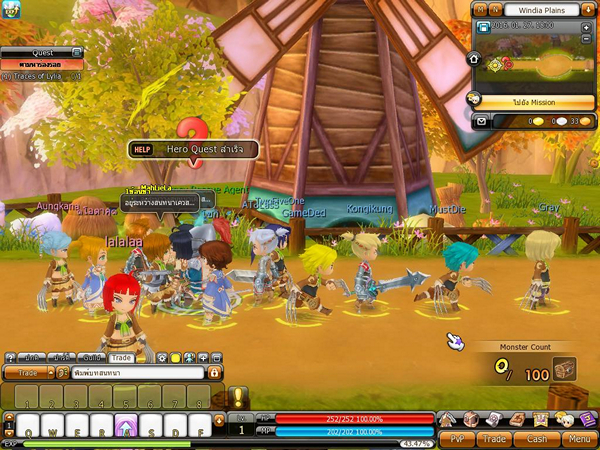Open the PvP menu button

[458, 438]
